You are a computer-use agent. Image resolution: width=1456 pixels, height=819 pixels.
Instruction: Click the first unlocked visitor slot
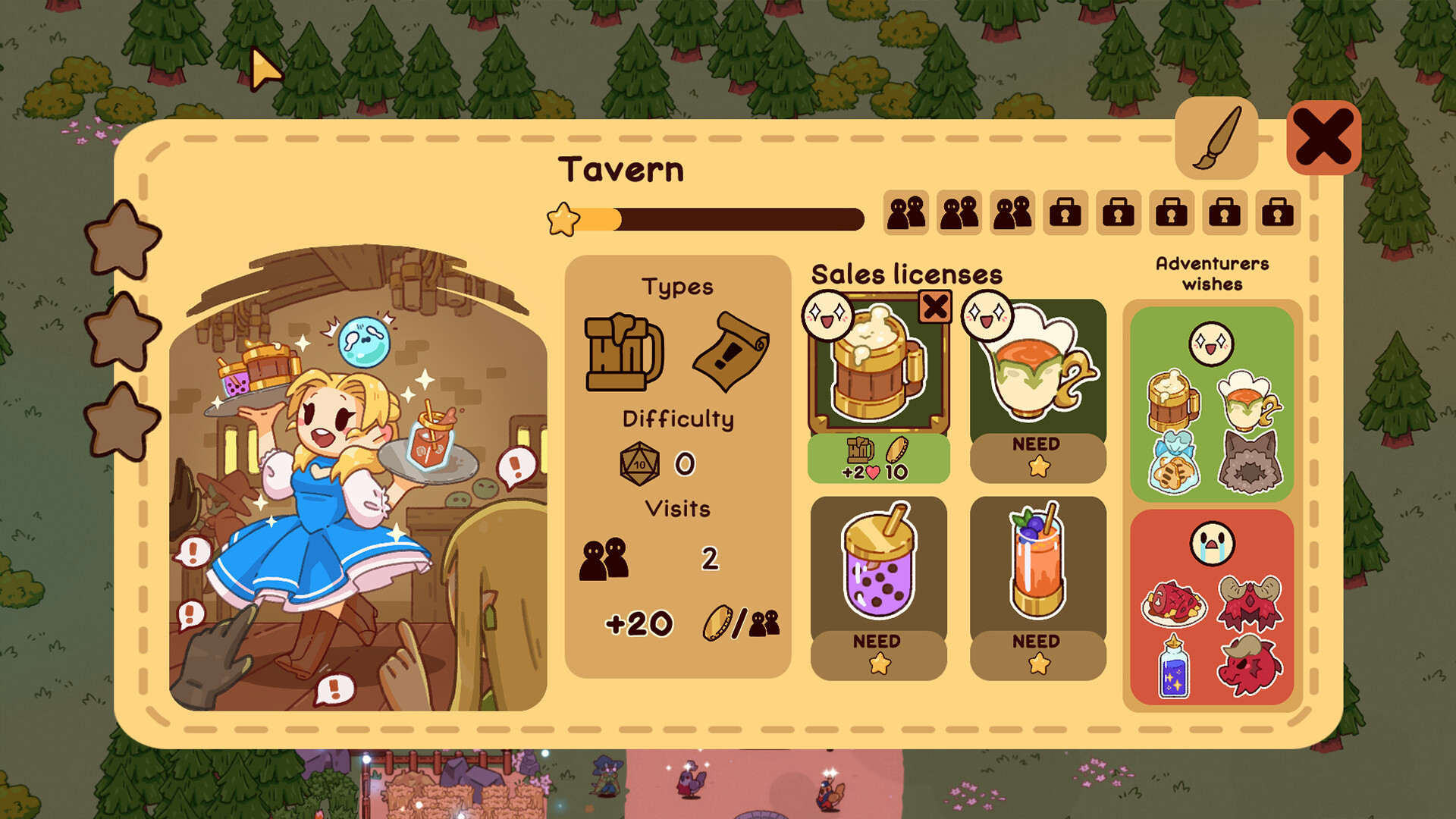click(x=907, y=212)
